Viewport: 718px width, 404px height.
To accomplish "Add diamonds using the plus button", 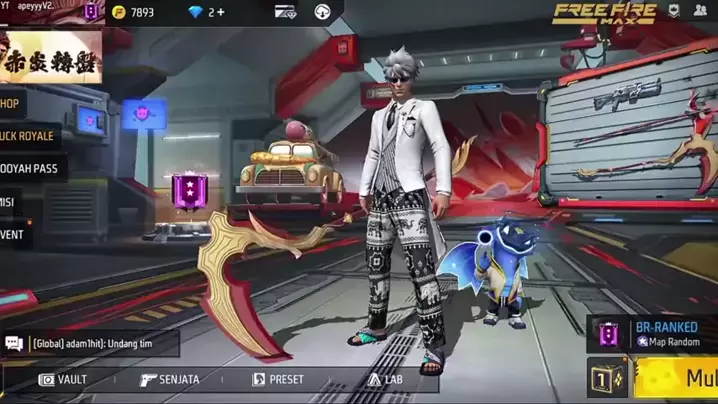I will (x=220, y=12).
